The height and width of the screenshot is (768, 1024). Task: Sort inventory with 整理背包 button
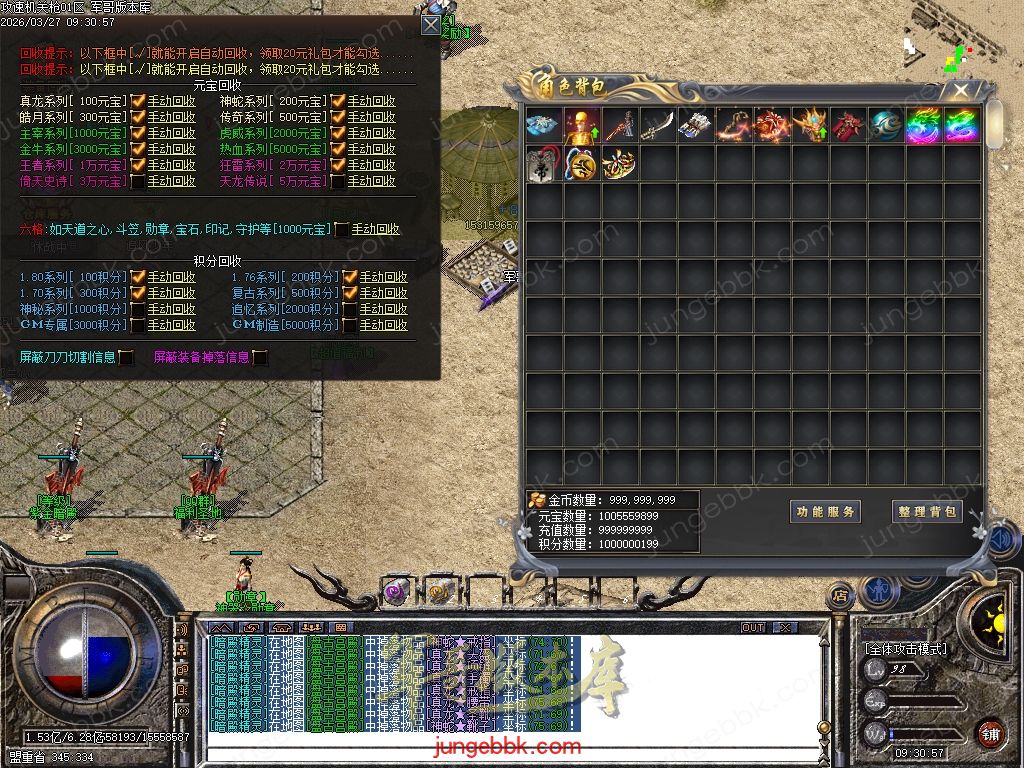tap(927, 511)
